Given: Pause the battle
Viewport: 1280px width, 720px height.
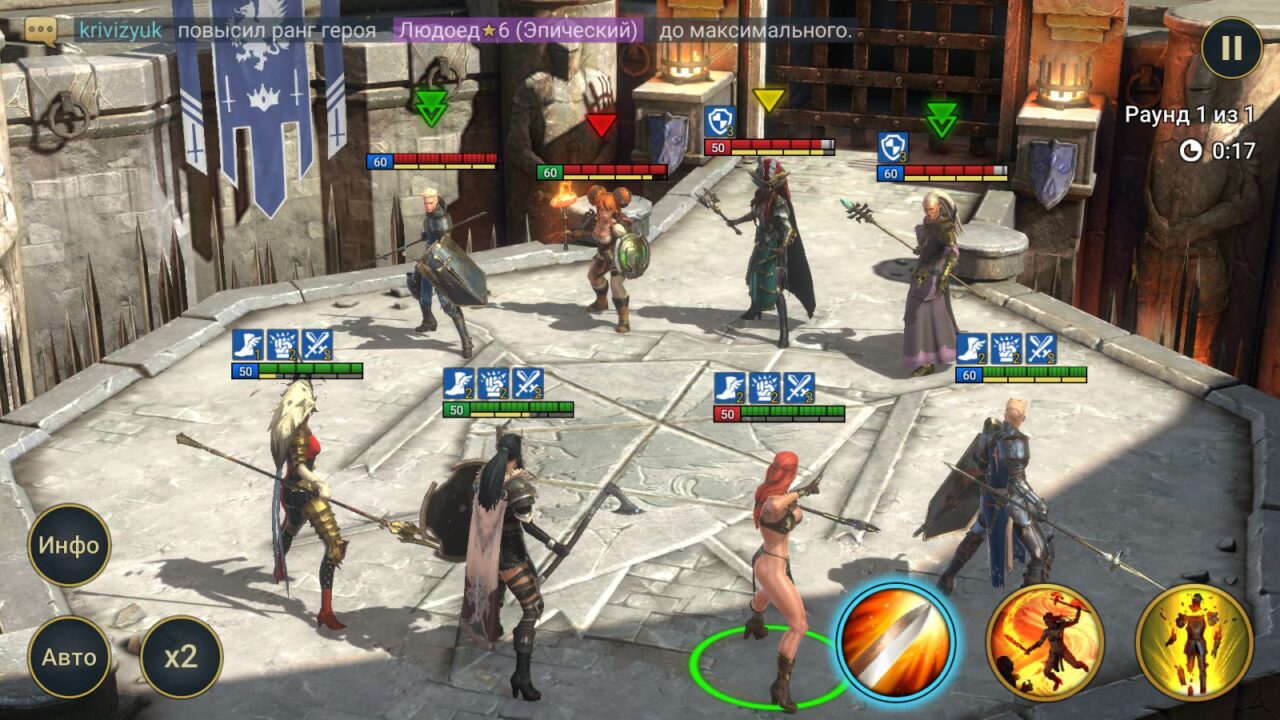Looking at the screenshot, I should click(x=1231, y=48).
